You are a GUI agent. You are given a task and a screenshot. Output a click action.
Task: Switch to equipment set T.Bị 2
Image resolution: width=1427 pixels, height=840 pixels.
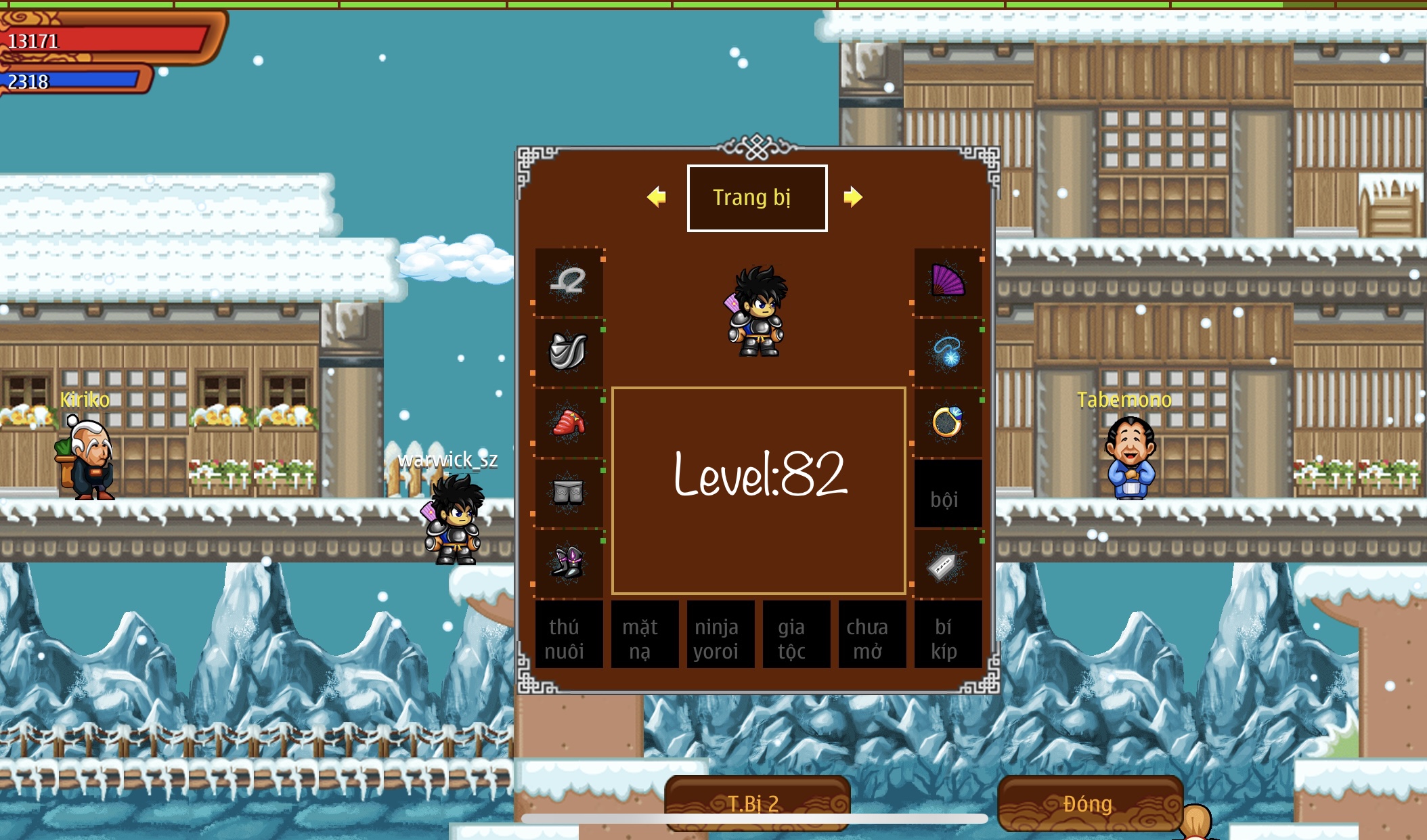(x=756, y=803)
